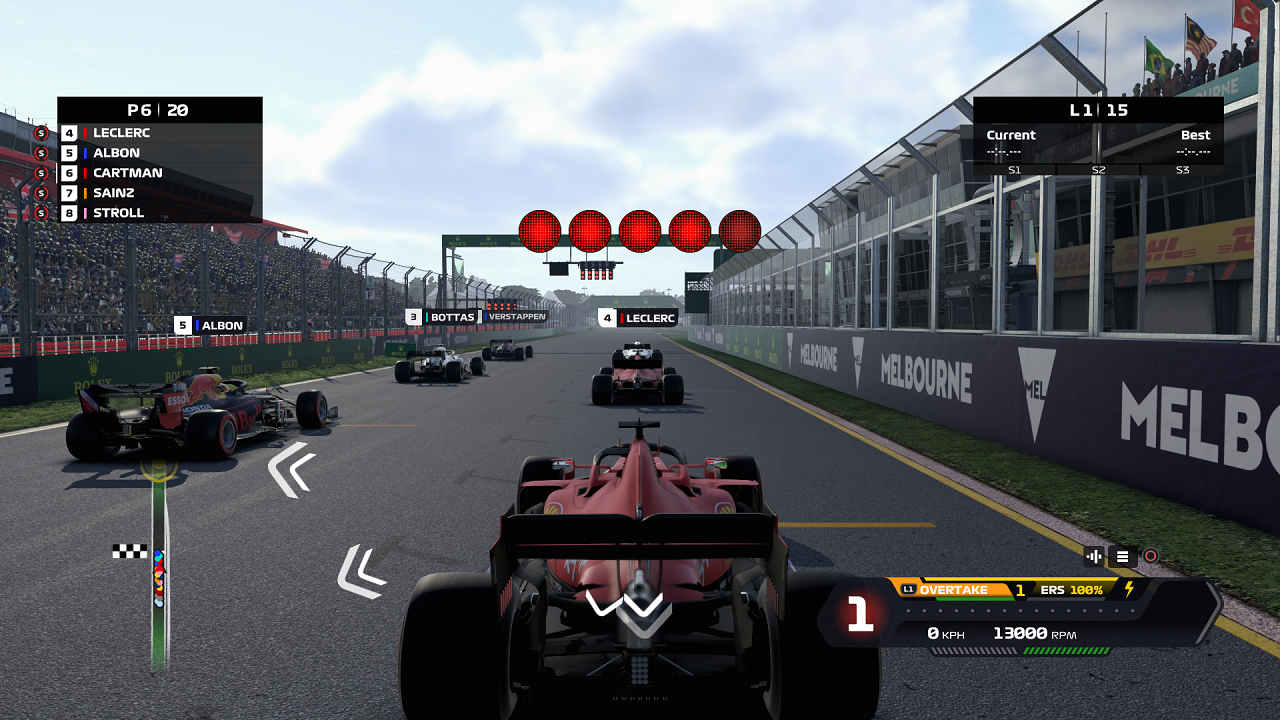1280x720 pixels.
Task: Click the soft tyre icon next to LECLERC
Action: (x=41, y=132)
